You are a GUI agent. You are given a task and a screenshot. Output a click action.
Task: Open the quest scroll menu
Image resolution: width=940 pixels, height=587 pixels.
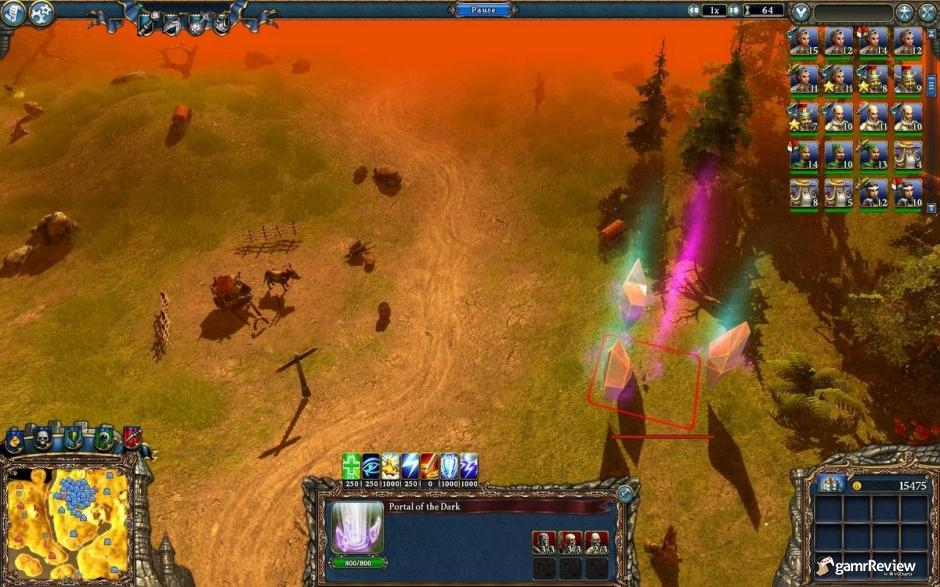click(12, 13)
